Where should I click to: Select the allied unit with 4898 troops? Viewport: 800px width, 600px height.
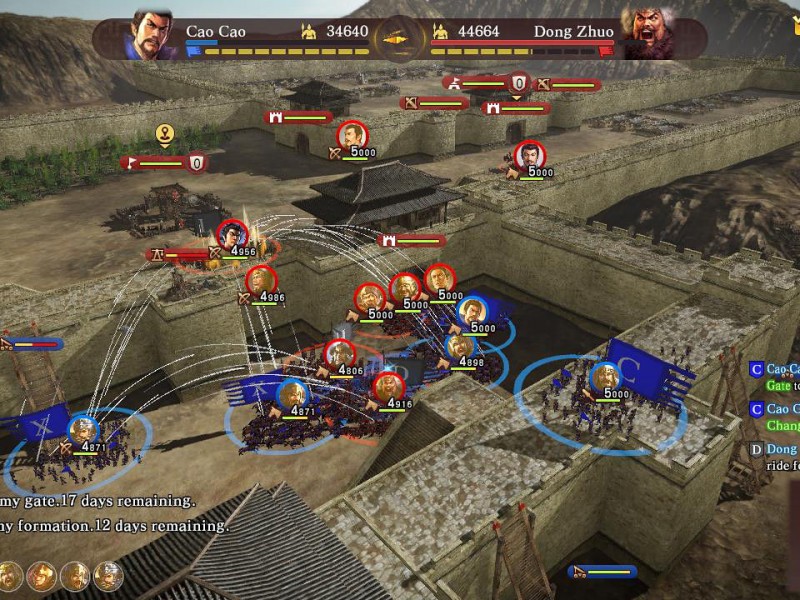pos(460,348)
